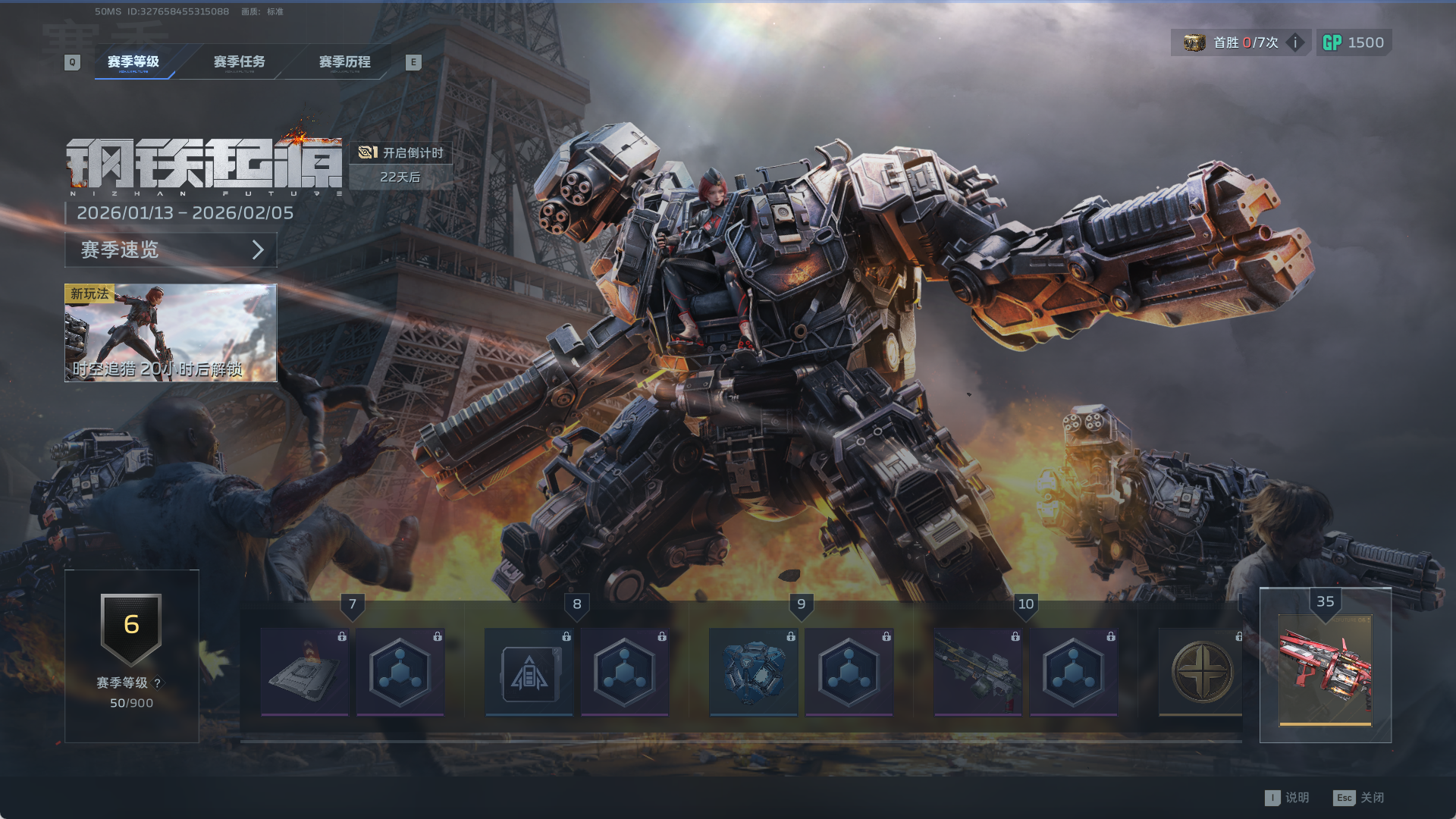
Task: Select the gold crosshair medal reward
Action: point(1201,672)
